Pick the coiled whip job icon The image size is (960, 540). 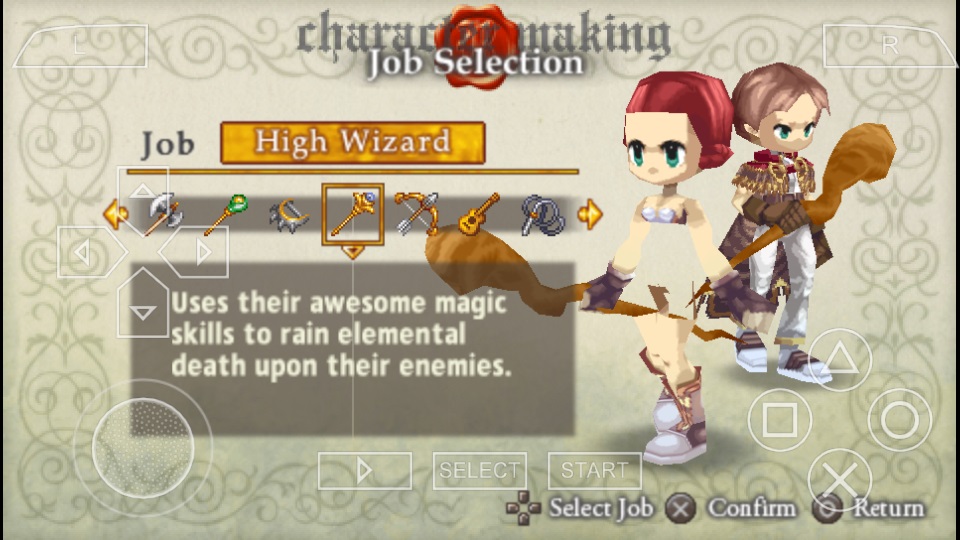click(x=543, y=214)
